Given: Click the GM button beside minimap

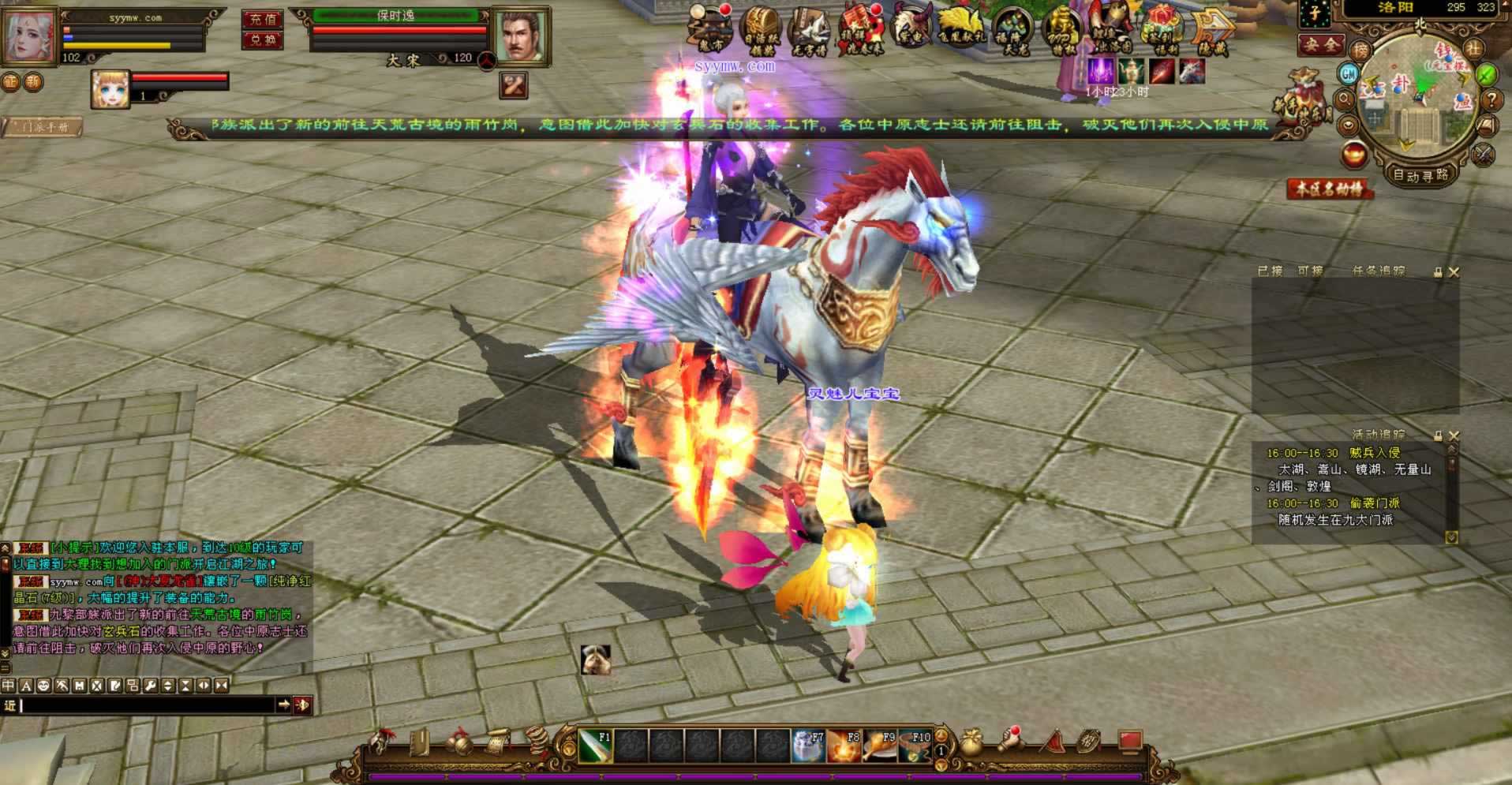Looking at the screenshot, I should point(1348,74).
